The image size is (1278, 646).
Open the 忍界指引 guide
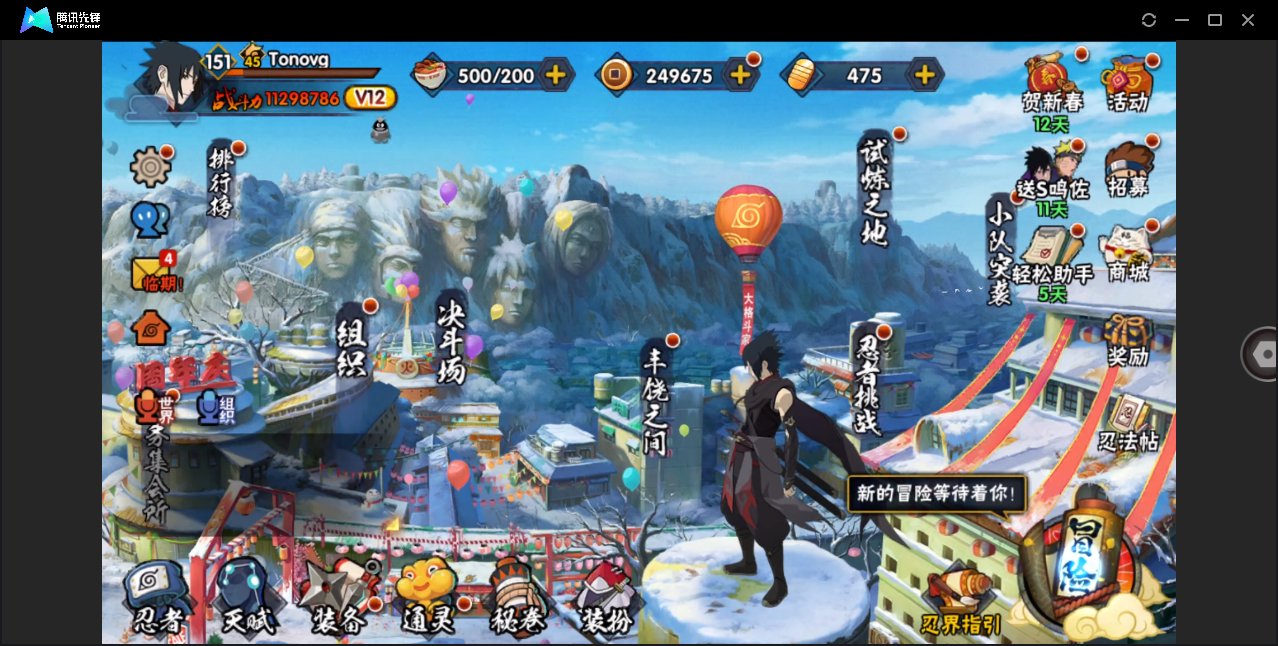pyautogui.click(x=961, y=601)
